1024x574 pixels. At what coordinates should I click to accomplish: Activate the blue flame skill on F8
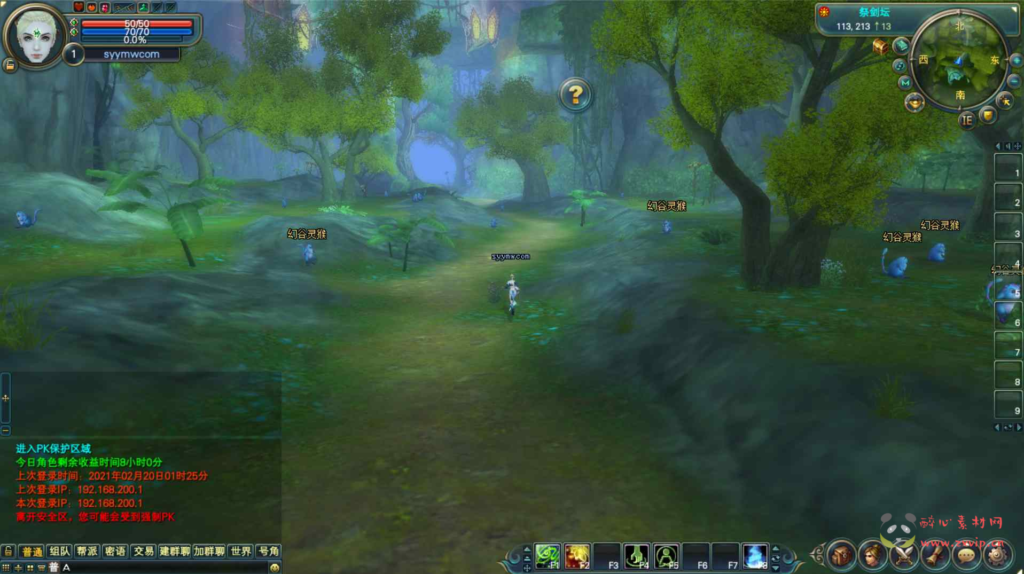tap(755, 555)
